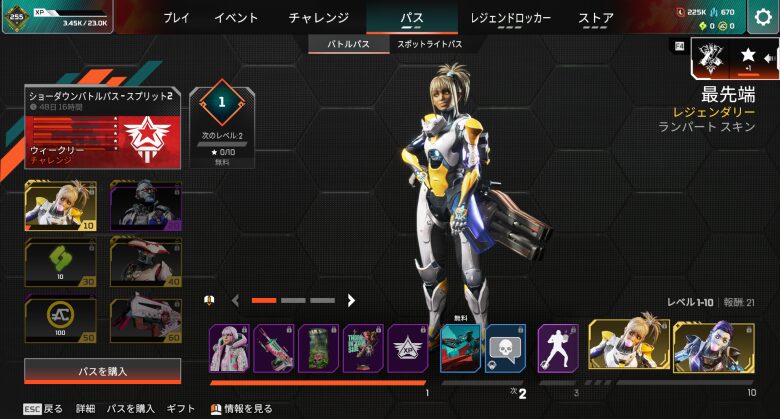This screenshot has height=419, width=780.
Task: Open 詳細 in the bottom bar
Action: (x=85, y=409)
